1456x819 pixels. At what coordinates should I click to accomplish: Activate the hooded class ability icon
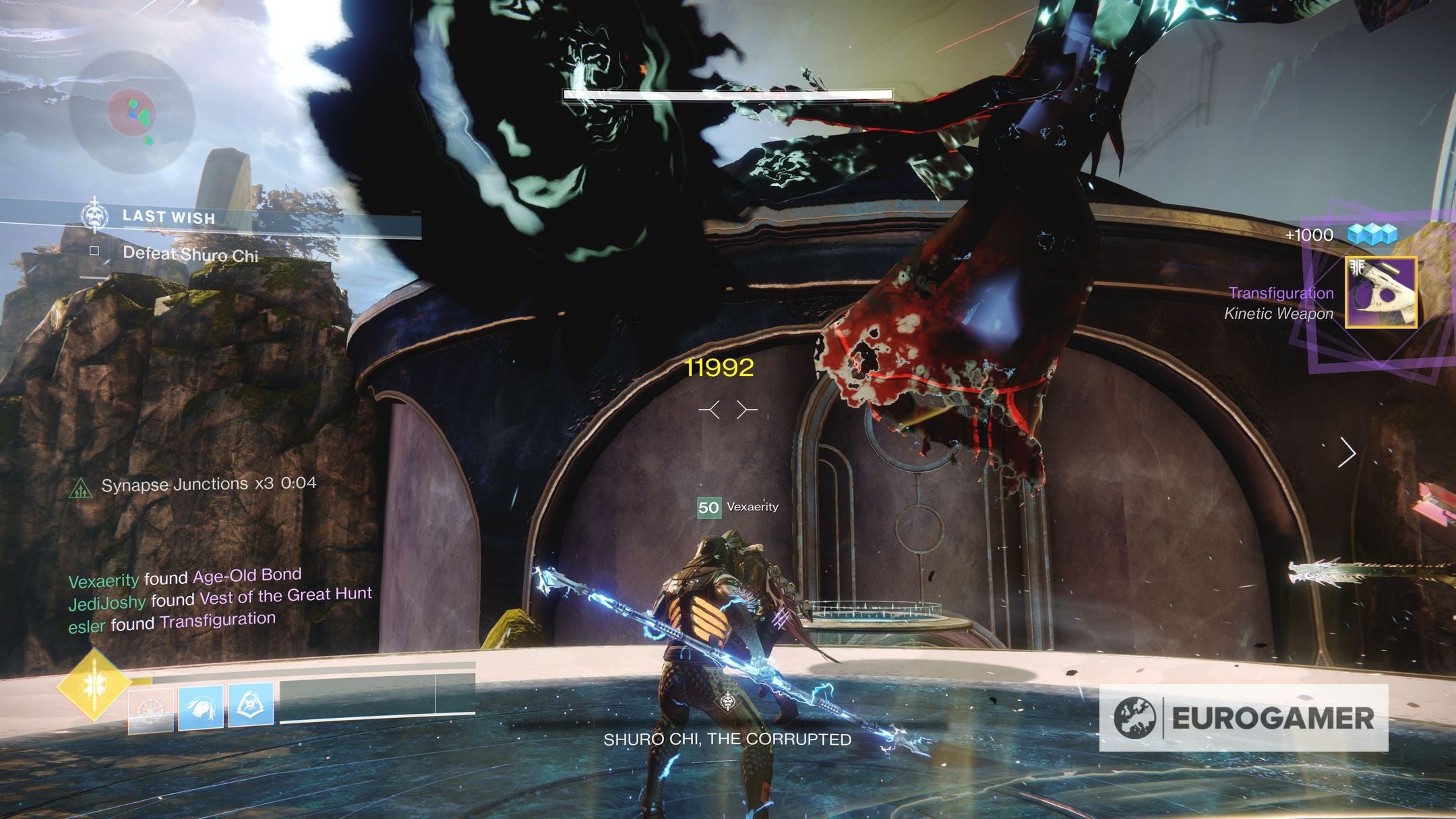(251, 704)
